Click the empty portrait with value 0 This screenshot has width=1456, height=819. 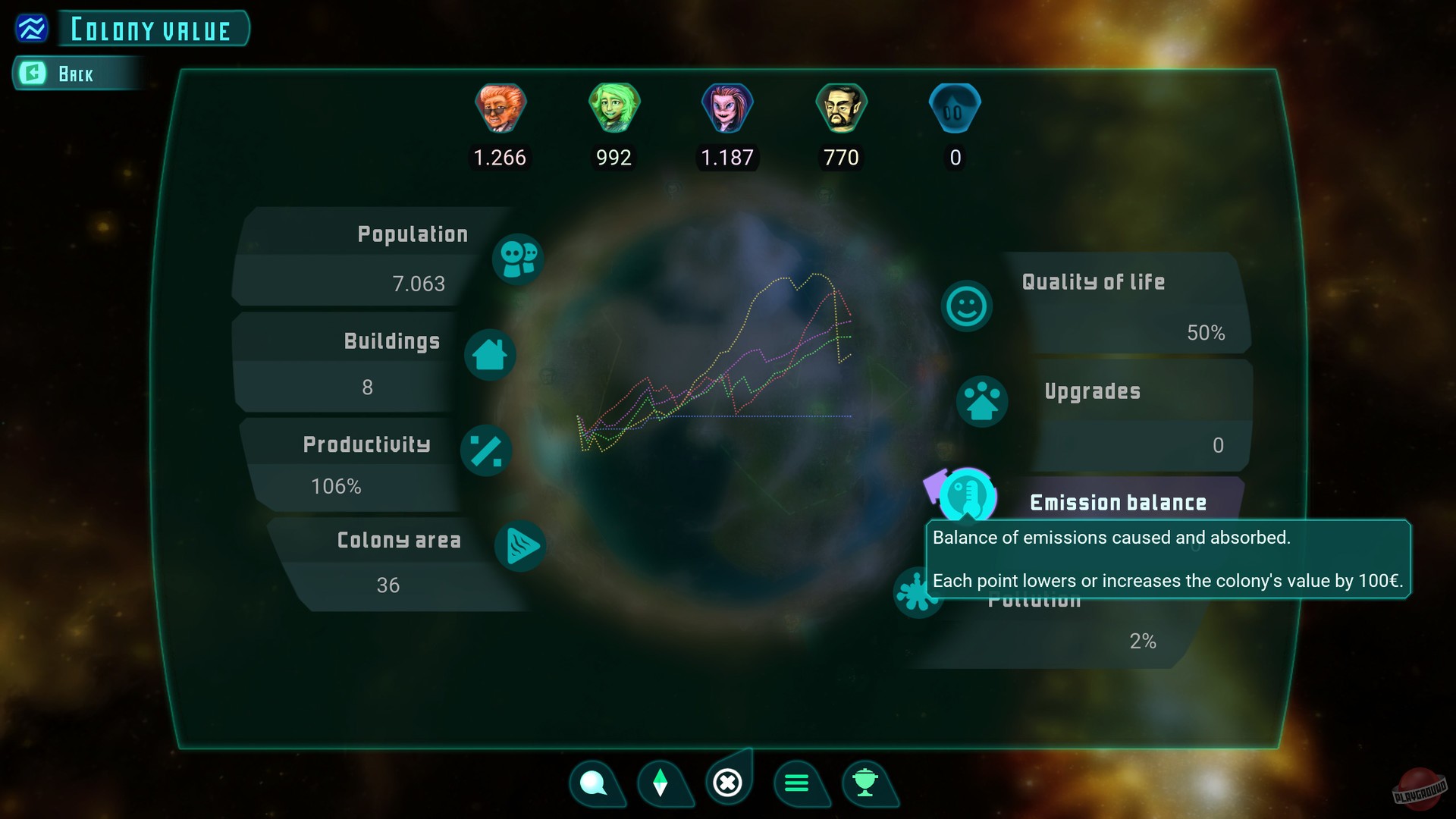tap(955, 108)
